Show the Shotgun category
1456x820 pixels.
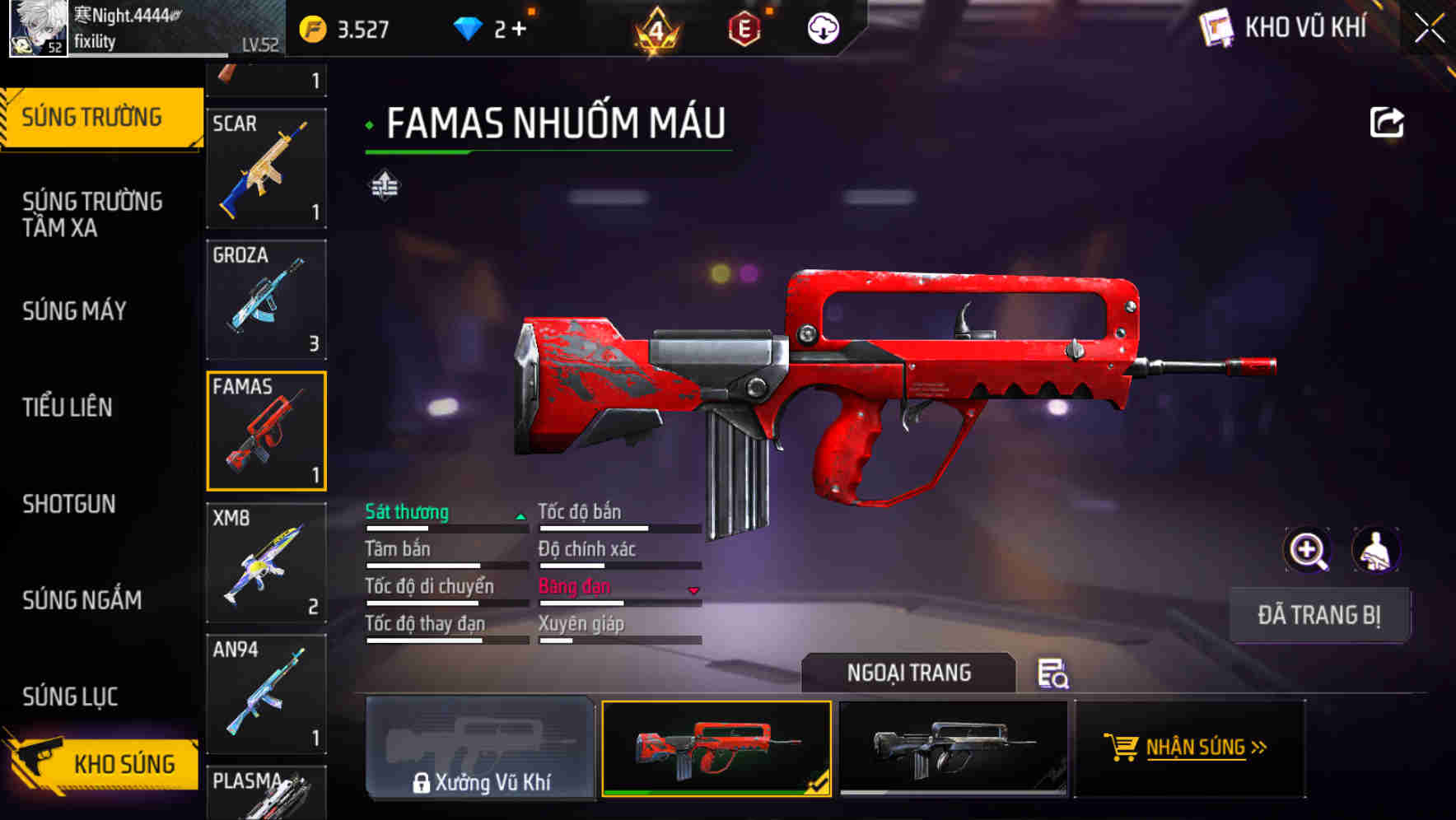pos(69,504)
